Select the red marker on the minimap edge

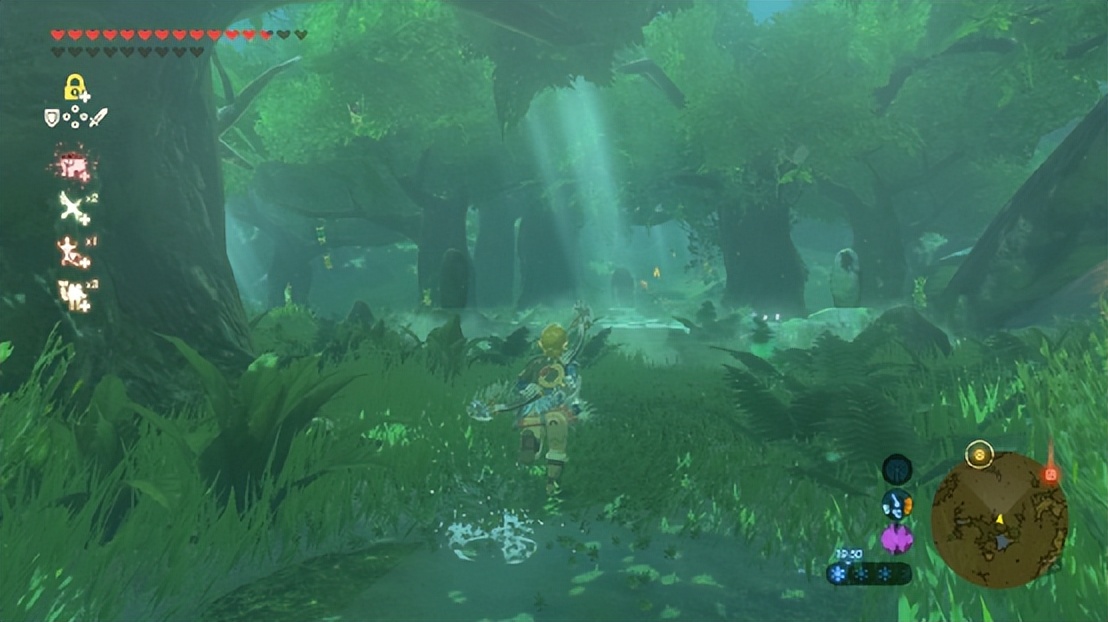[x=1050, y=475]
